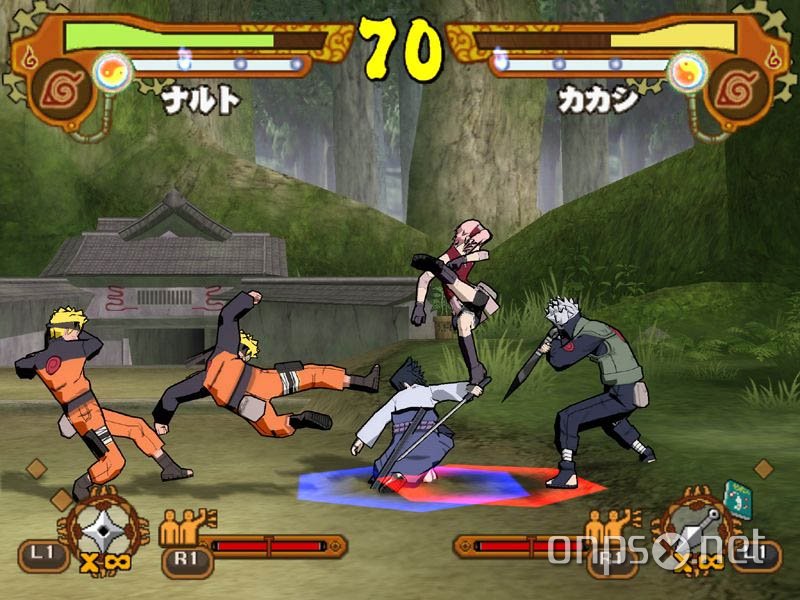The width and height of the screenshot is (800, 600).
Task: Click Naruto's yin-yang chakra orb
Action: coord(113,72)
